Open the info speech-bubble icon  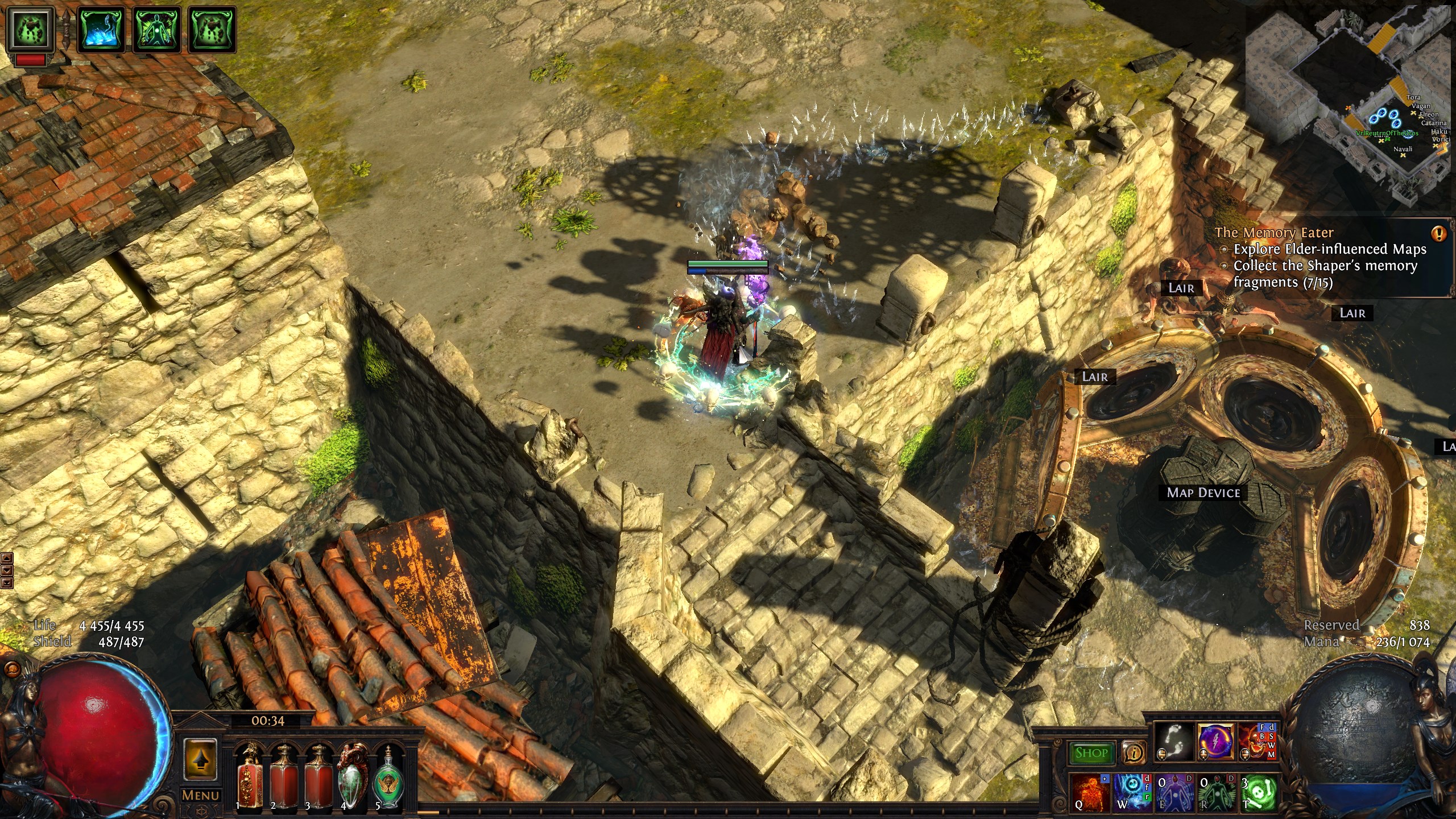[1134, 753]
